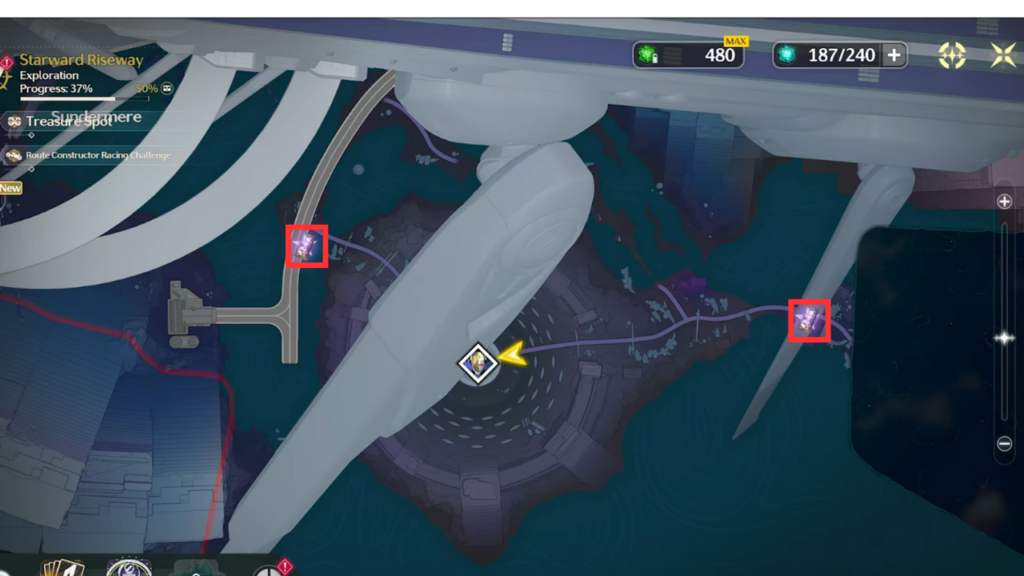Select the right red-boxed map marker

coord(808,320)
